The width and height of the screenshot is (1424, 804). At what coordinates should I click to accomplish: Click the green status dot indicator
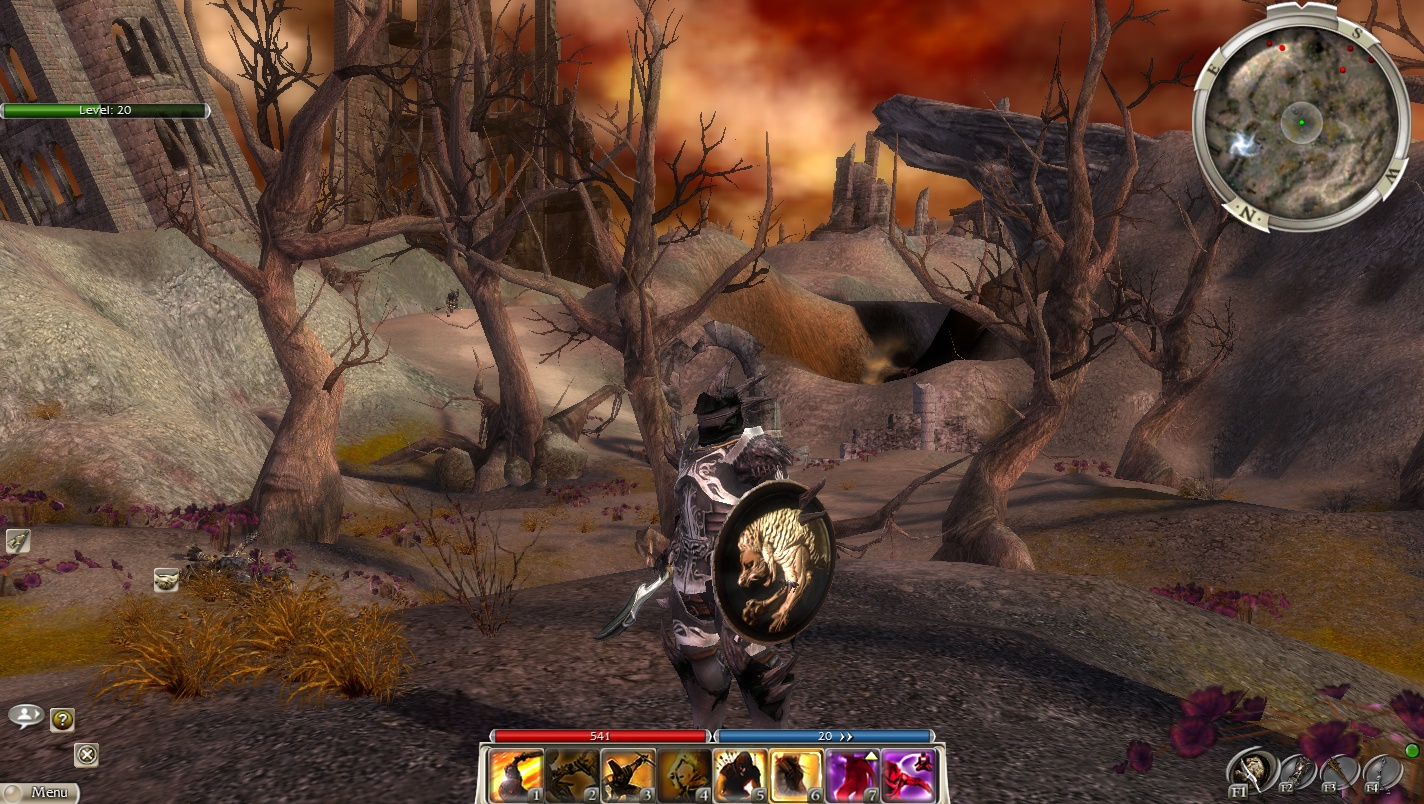1412,751
